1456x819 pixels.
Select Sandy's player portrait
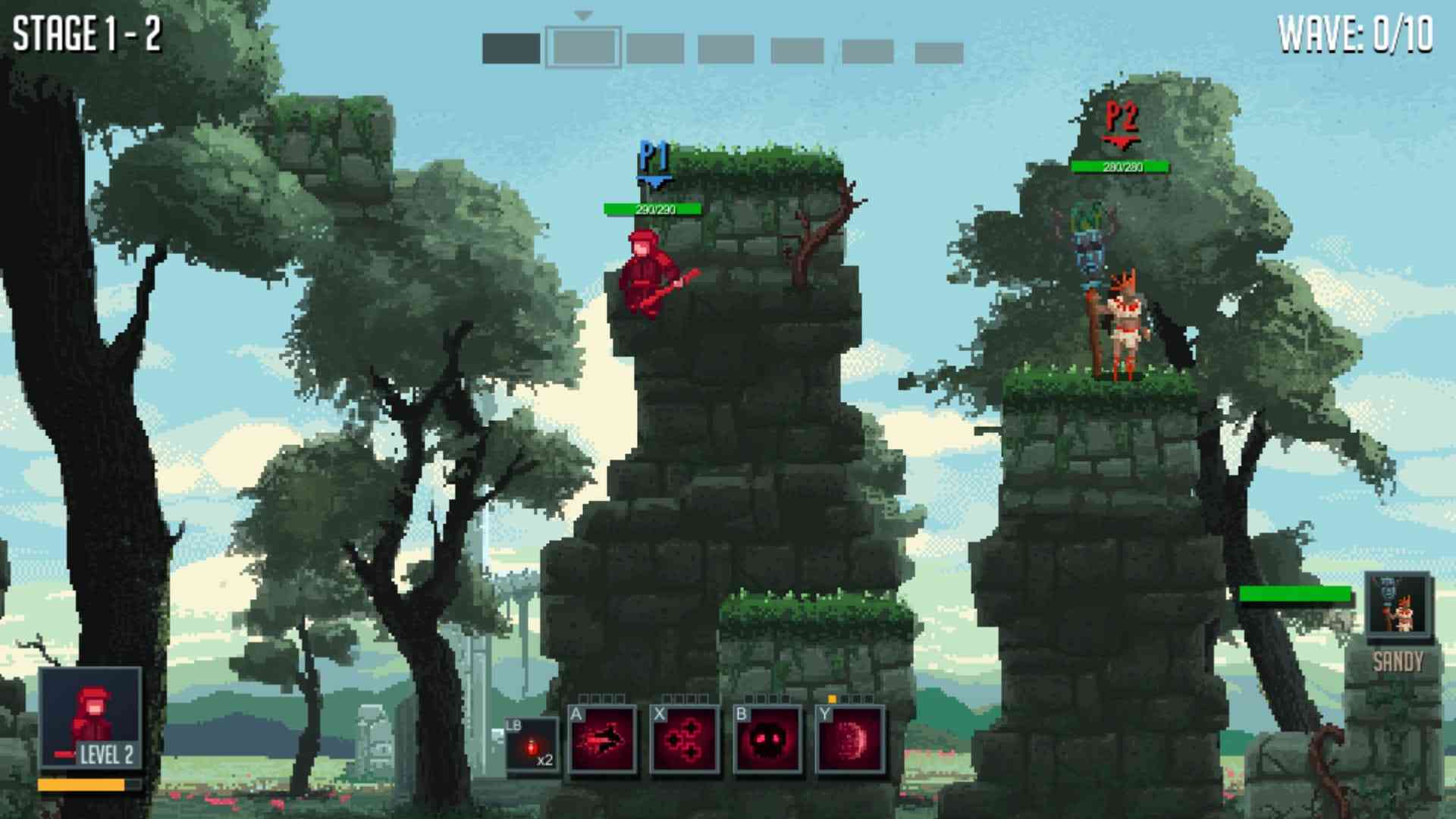click(1399, 604)
